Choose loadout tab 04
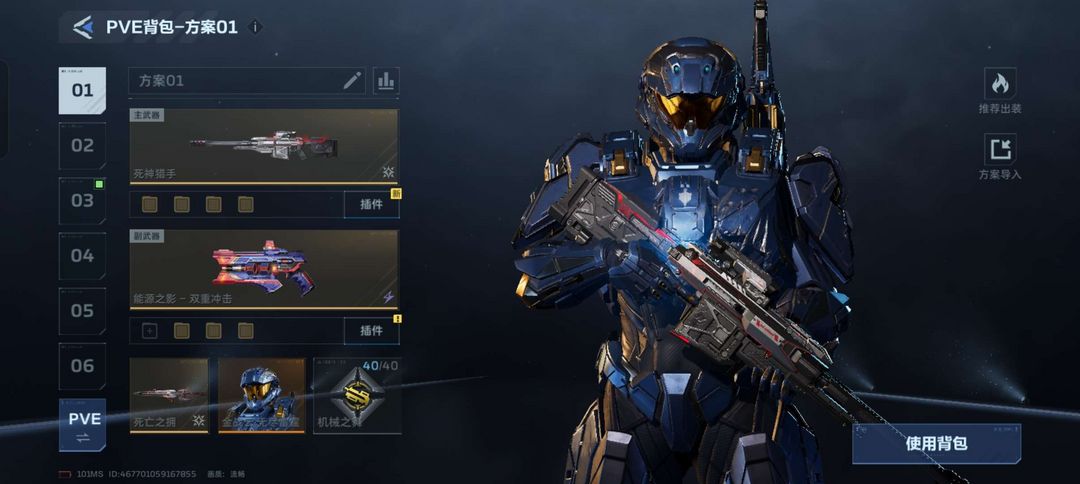Viewport: 1080px width, 484px height. 82,256
